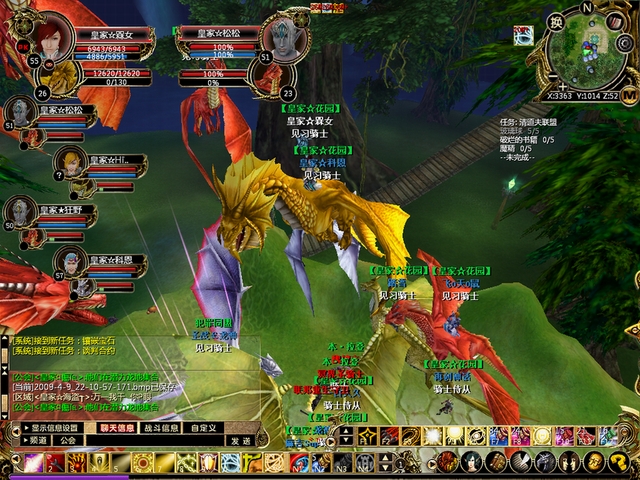640x480 pixels.
Task: Select the target portrait of 皇家☆松松
Action: pyautogui.click(x=288, y=39)
